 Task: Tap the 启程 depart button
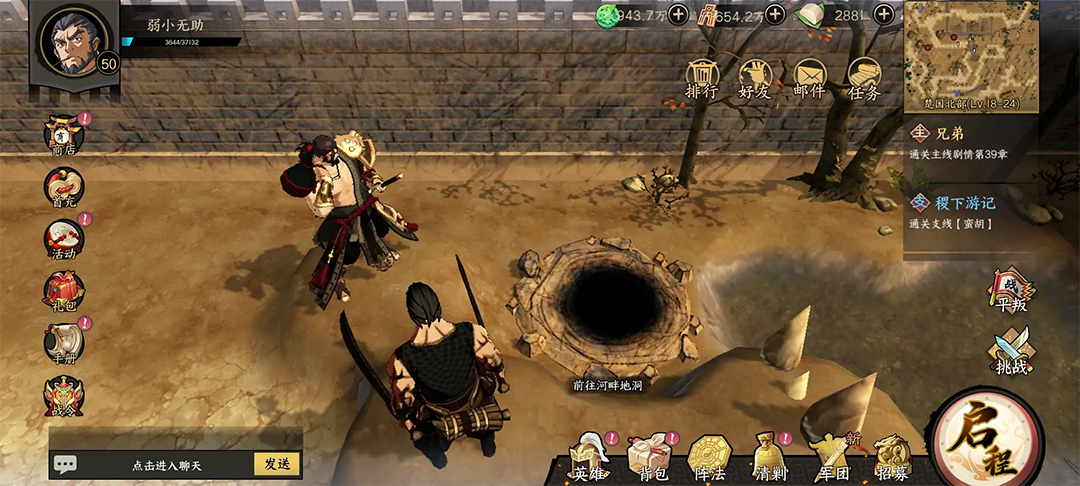point(985,441)
